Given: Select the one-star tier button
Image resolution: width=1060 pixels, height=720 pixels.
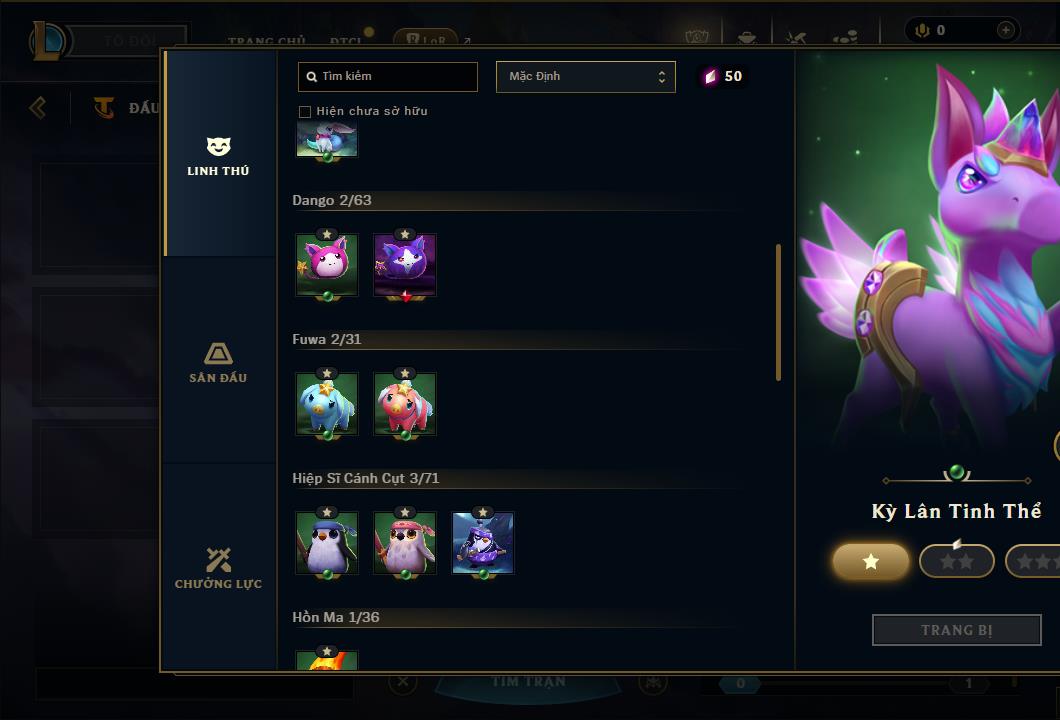Looking at the screenshot, I should pos(871,562).
